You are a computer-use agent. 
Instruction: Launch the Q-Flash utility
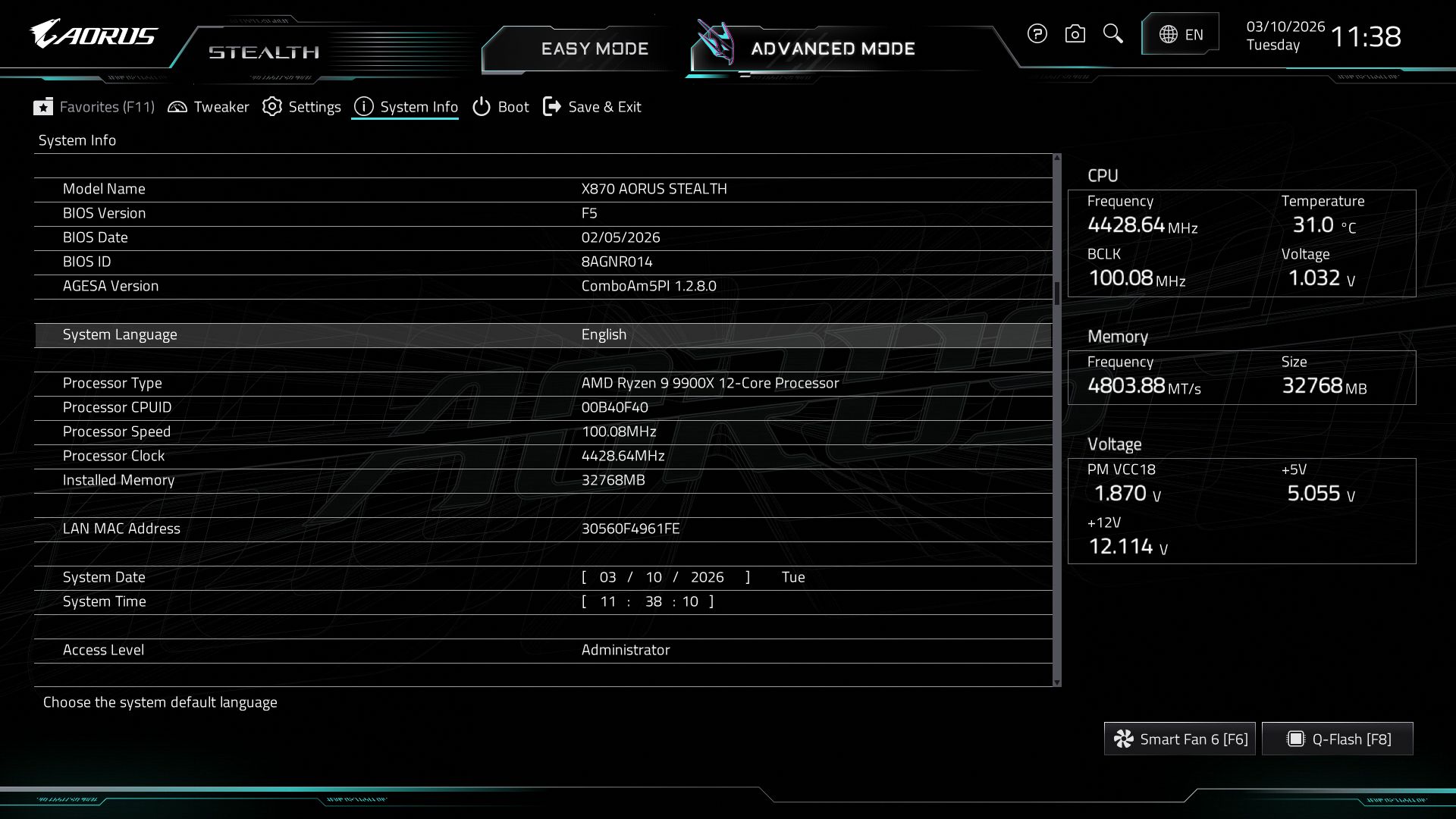click(1337, 738)
